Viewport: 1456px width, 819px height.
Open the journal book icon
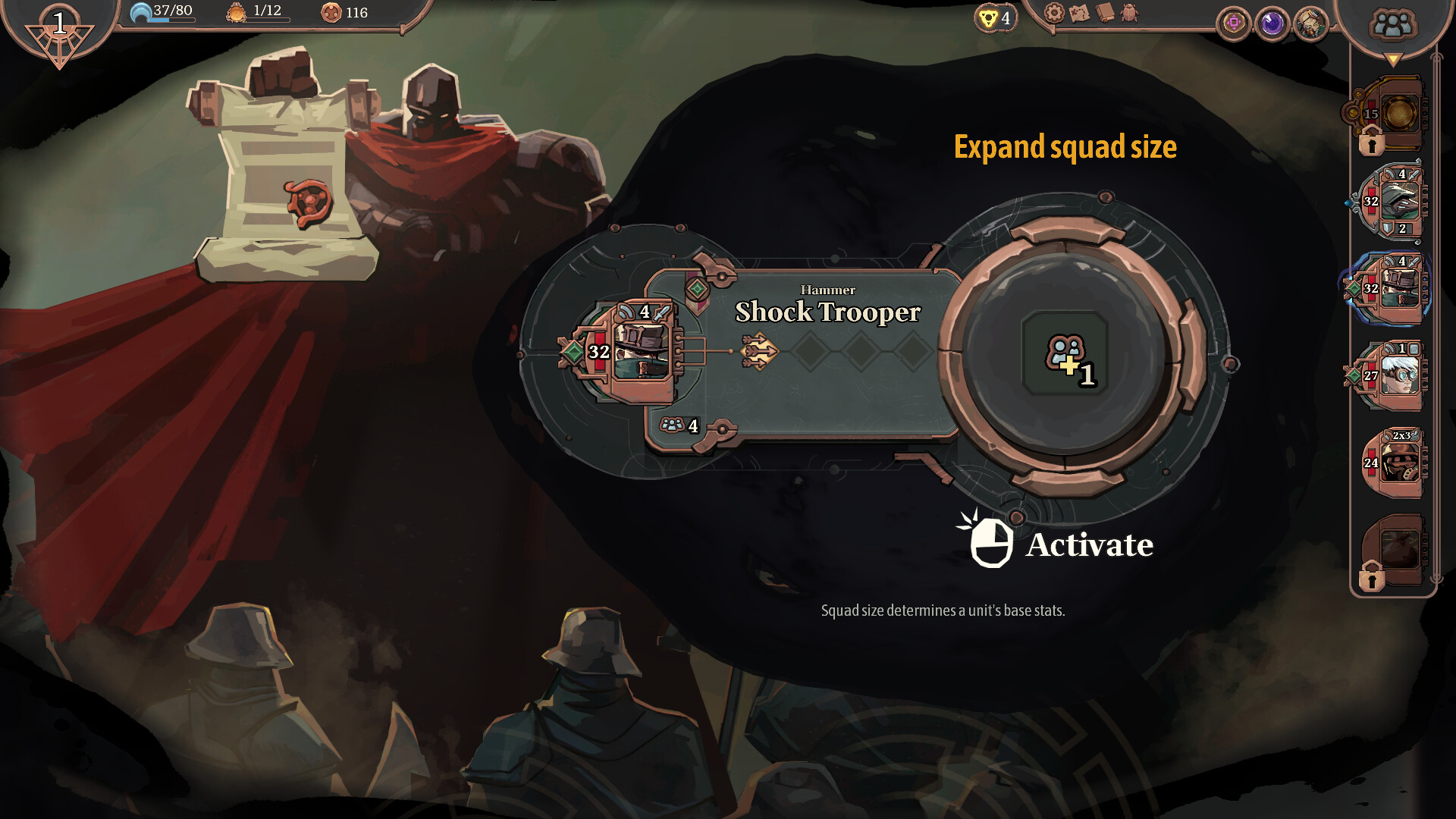pos(1105,13)
